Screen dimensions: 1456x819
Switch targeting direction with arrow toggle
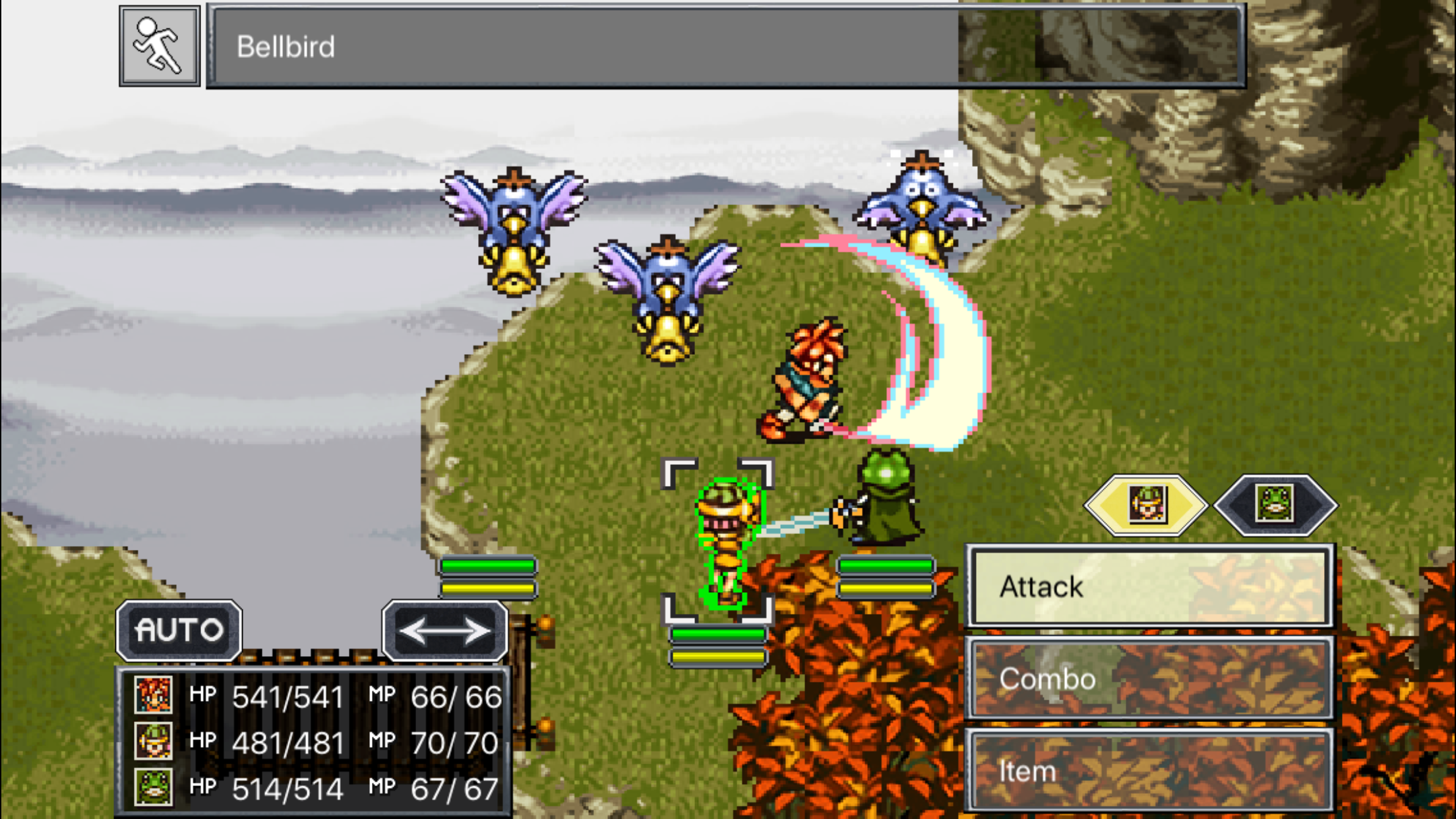point(446,628)
